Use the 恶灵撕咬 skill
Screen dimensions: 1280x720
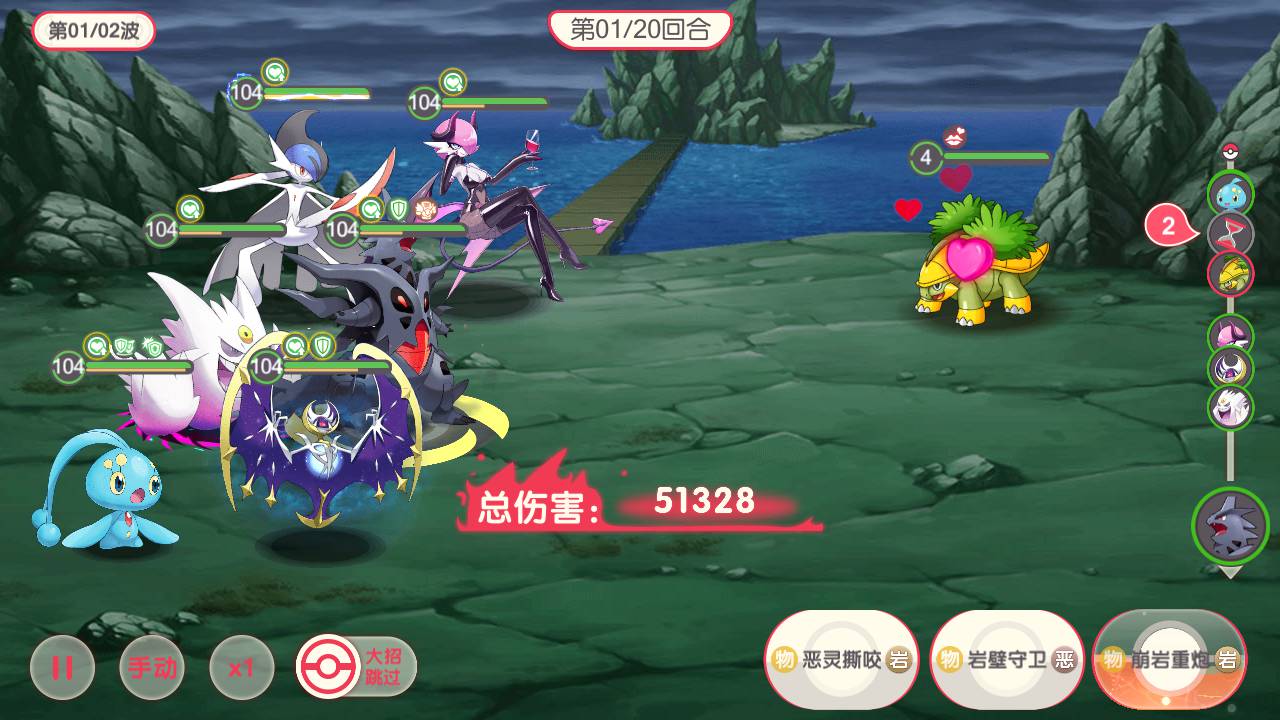tap(841, 659)
